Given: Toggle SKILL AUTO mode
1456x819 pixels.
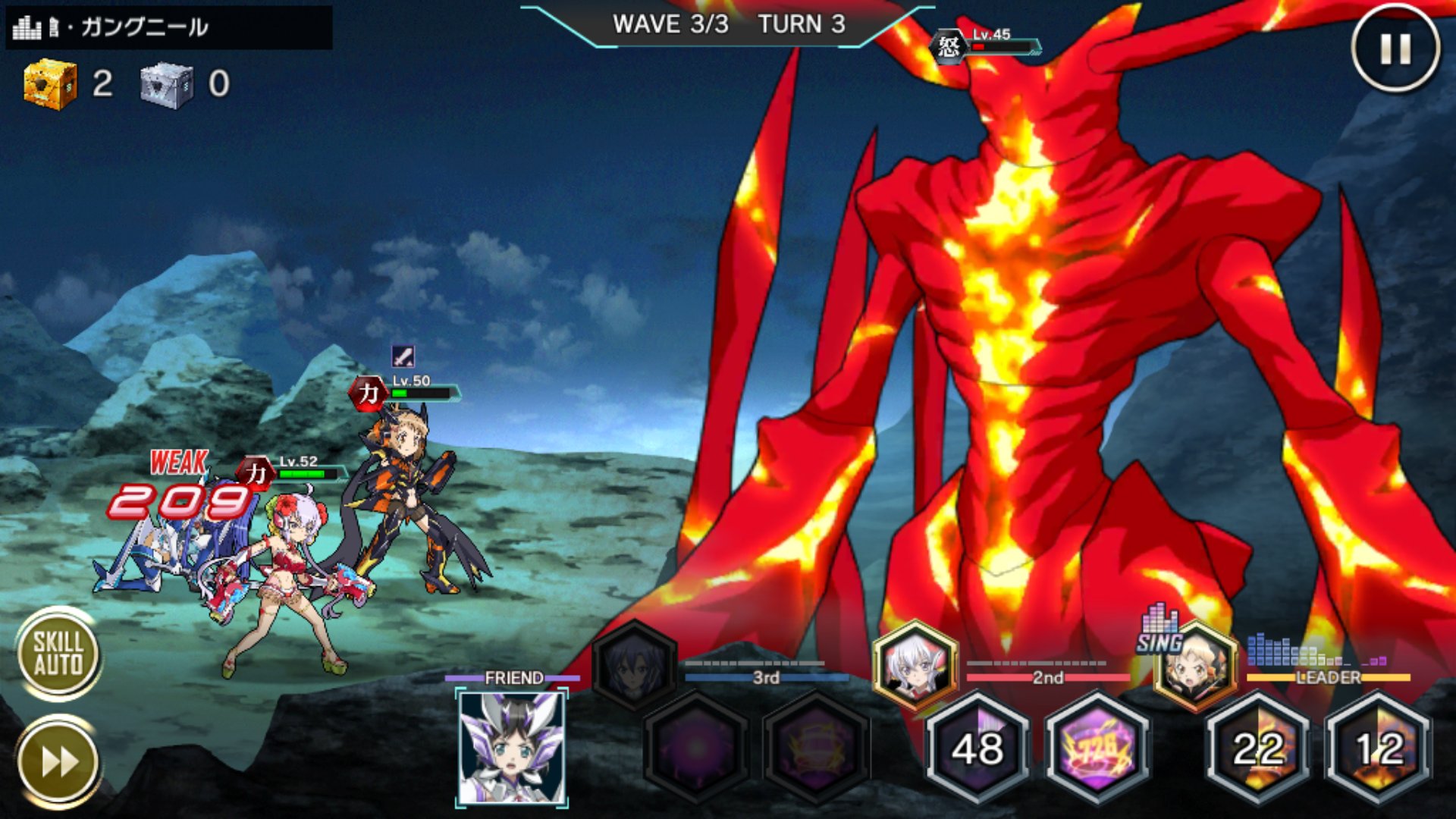Looking at the screenshot, I should point(61,652).
